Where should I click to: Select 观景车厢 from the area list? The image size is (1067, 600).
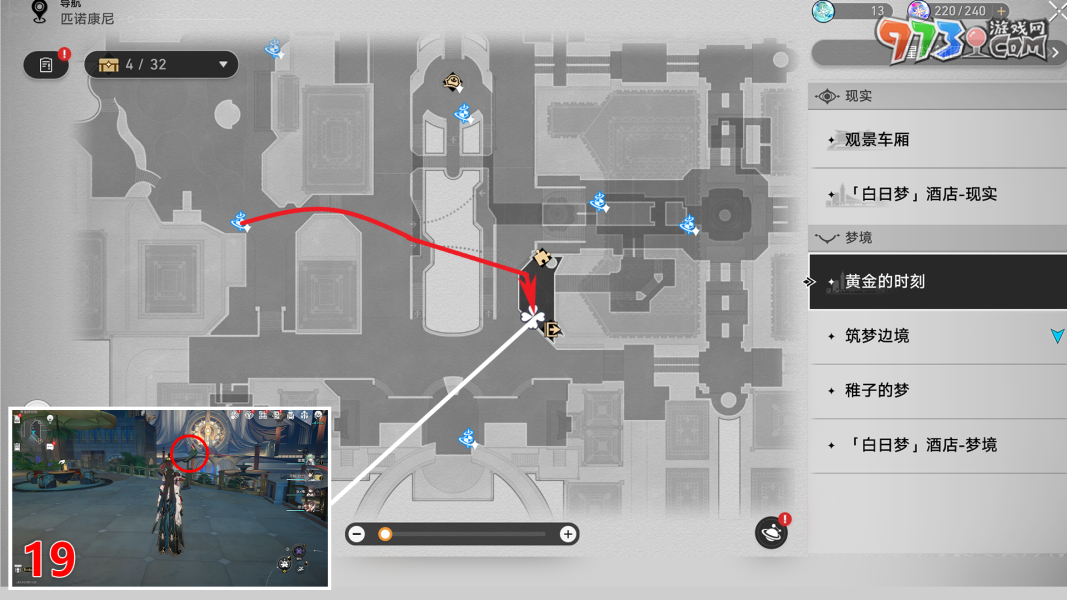[x=877, y=140]
